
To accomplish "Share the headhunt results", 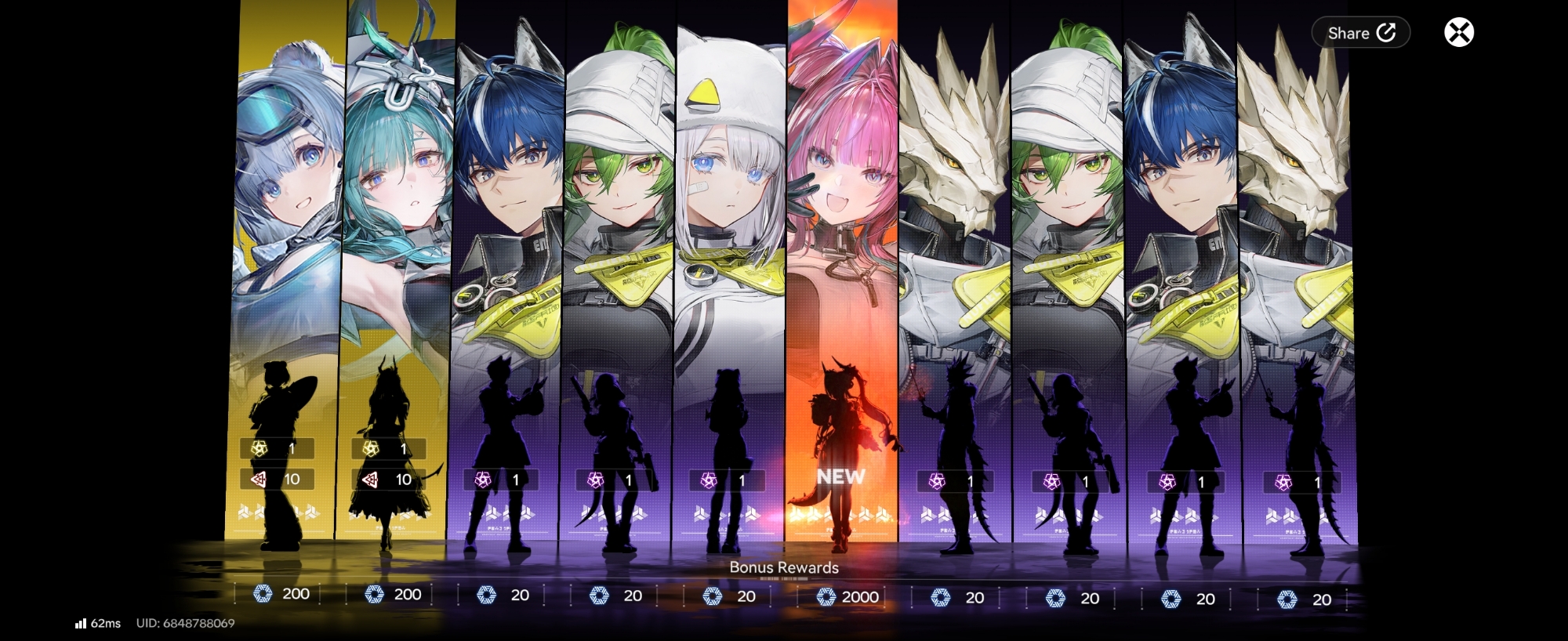I will tap(1360, 33).
